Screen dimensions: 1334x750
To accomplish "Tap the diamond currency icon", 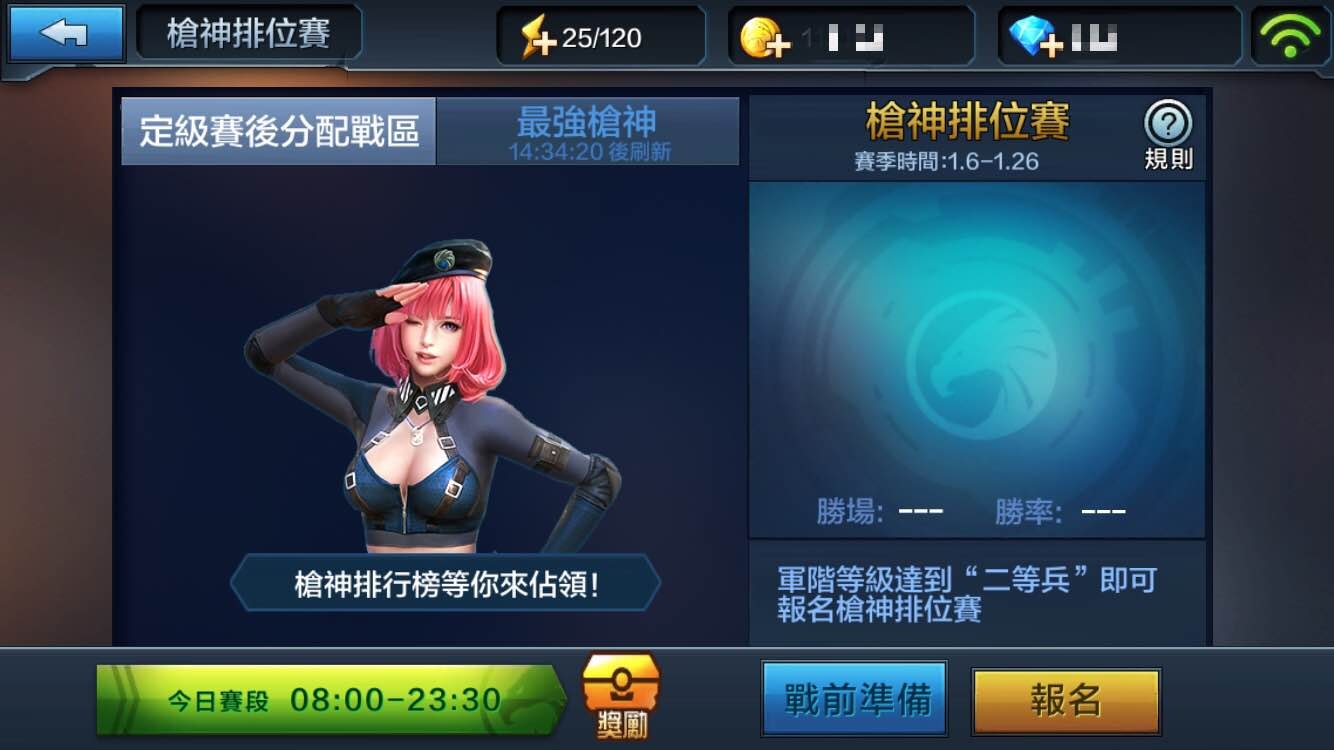I will tap(1029, 33).
